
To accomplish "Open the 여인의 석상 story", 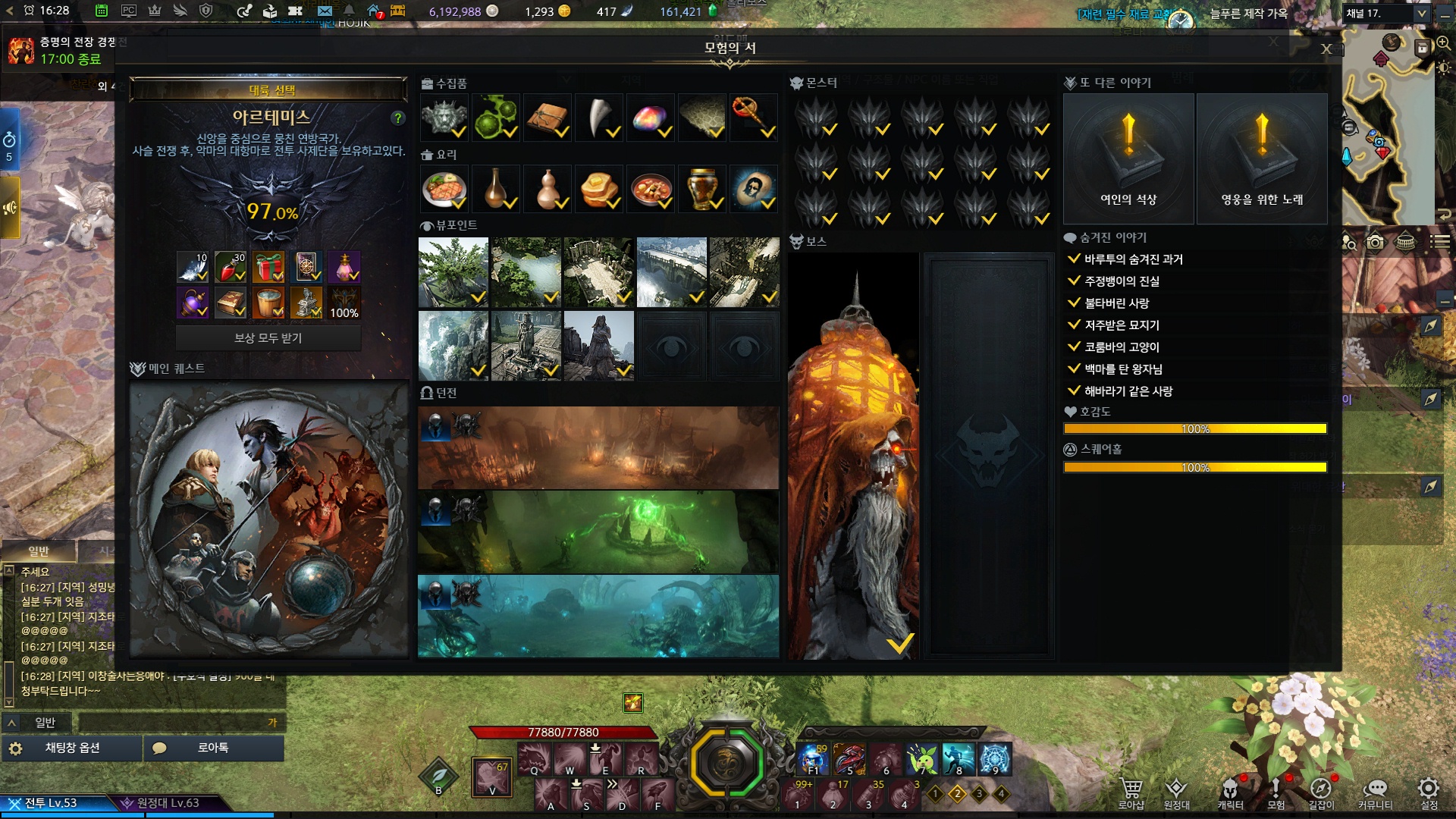I will 1128,158.
